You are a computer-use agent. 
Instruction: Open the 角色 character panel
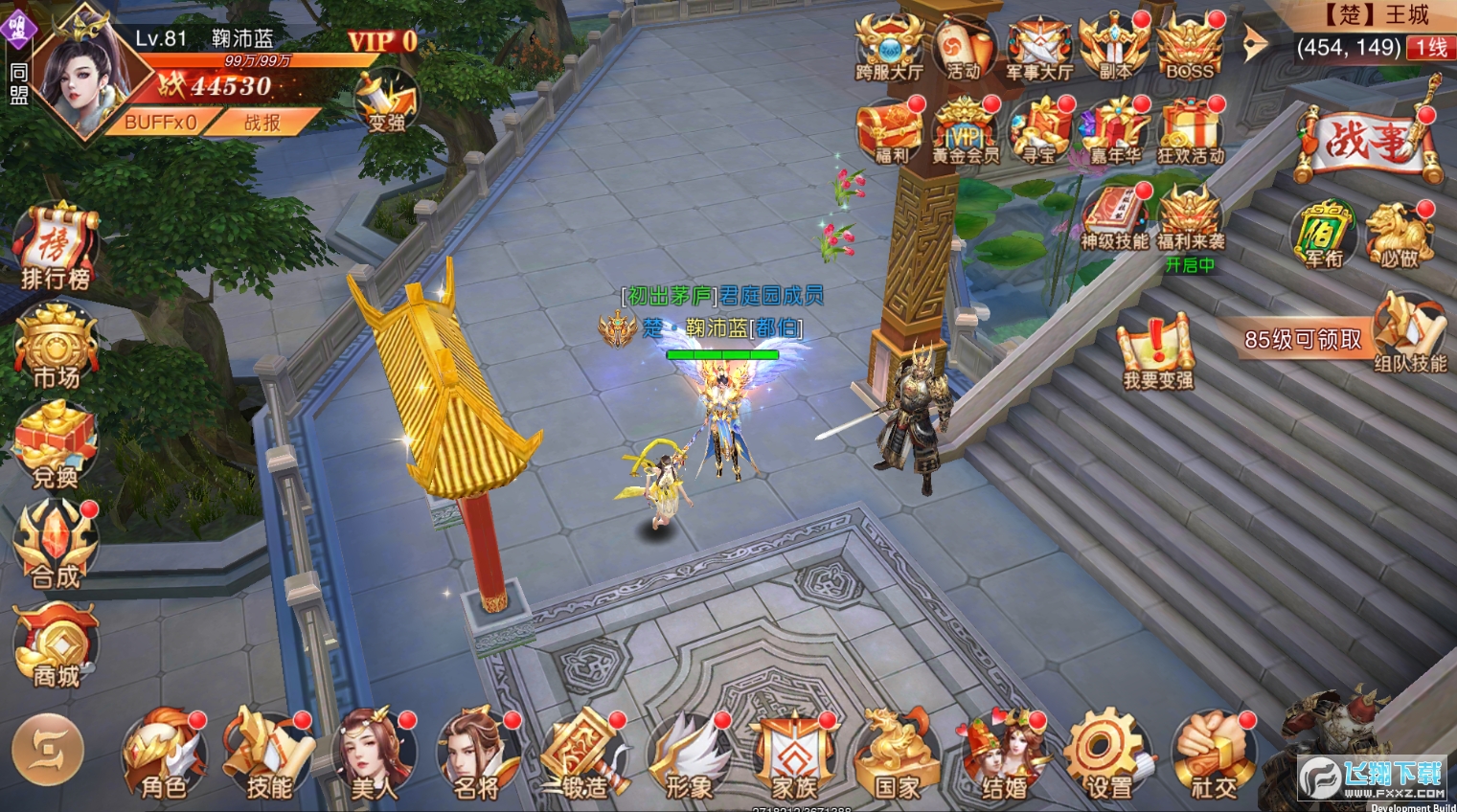pos(164,756)
